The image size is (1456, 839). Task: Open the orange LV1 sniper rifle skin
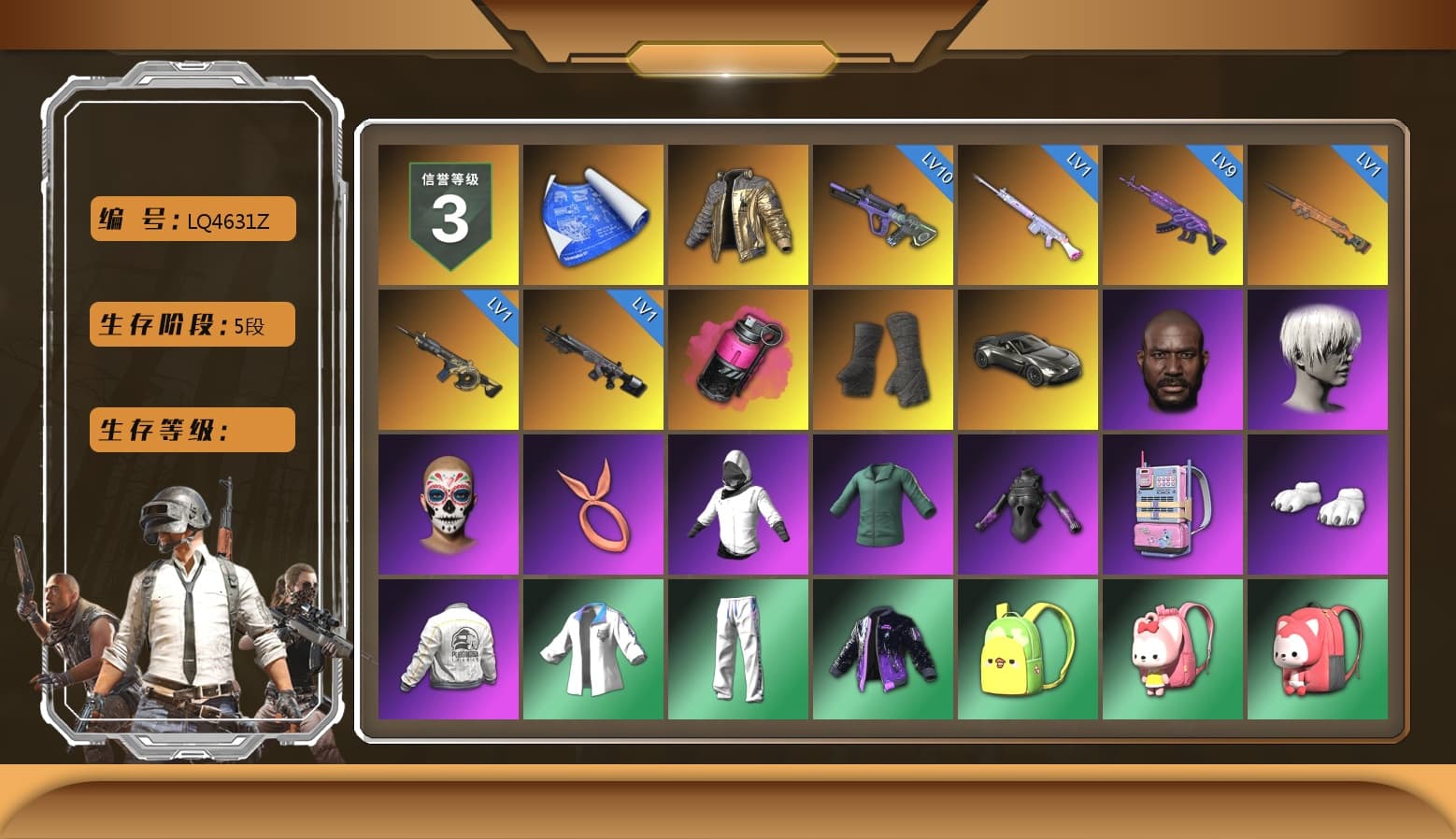[x=1320, y=214]
